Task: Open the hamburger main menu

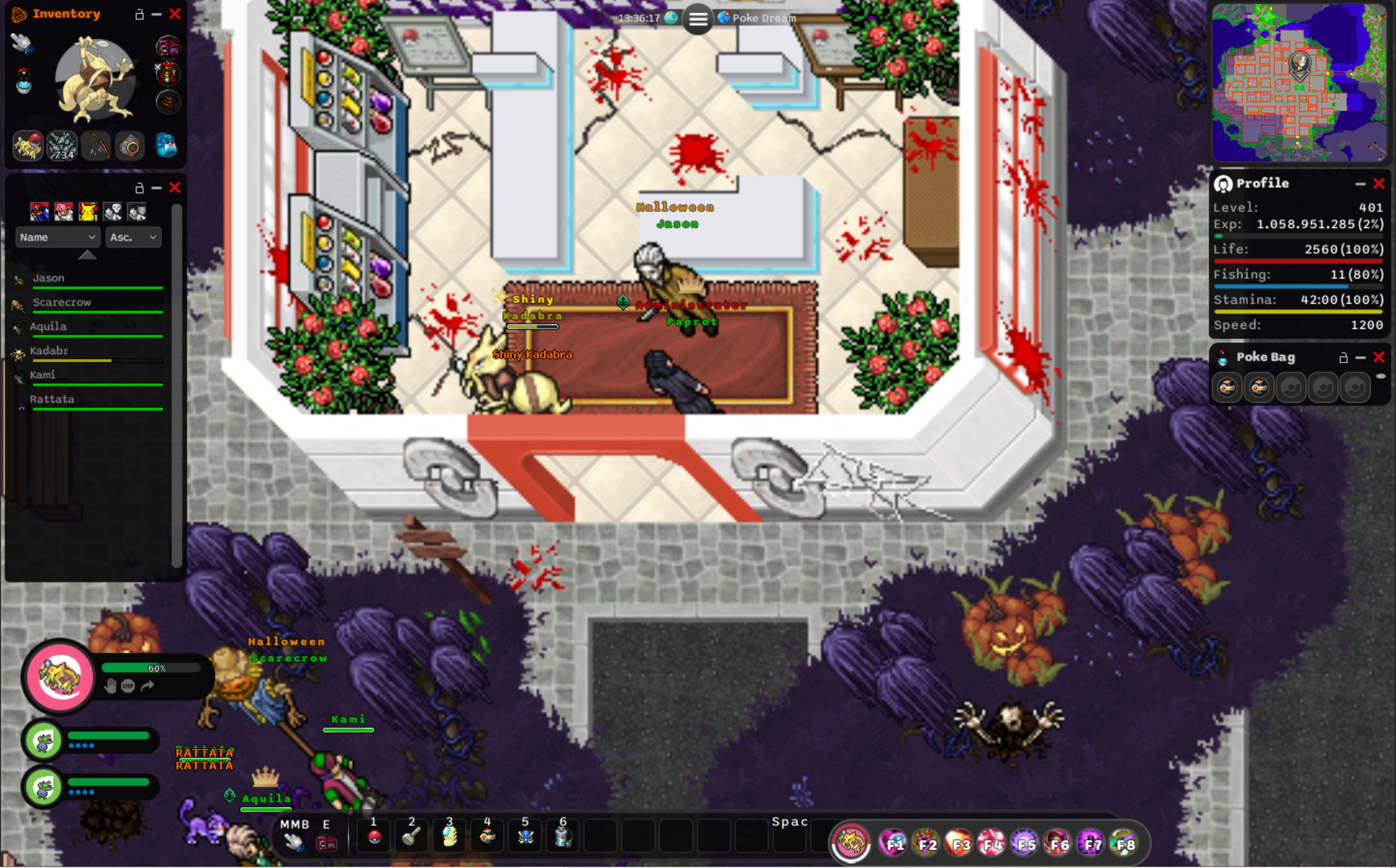Action: (x=698, y=19)
